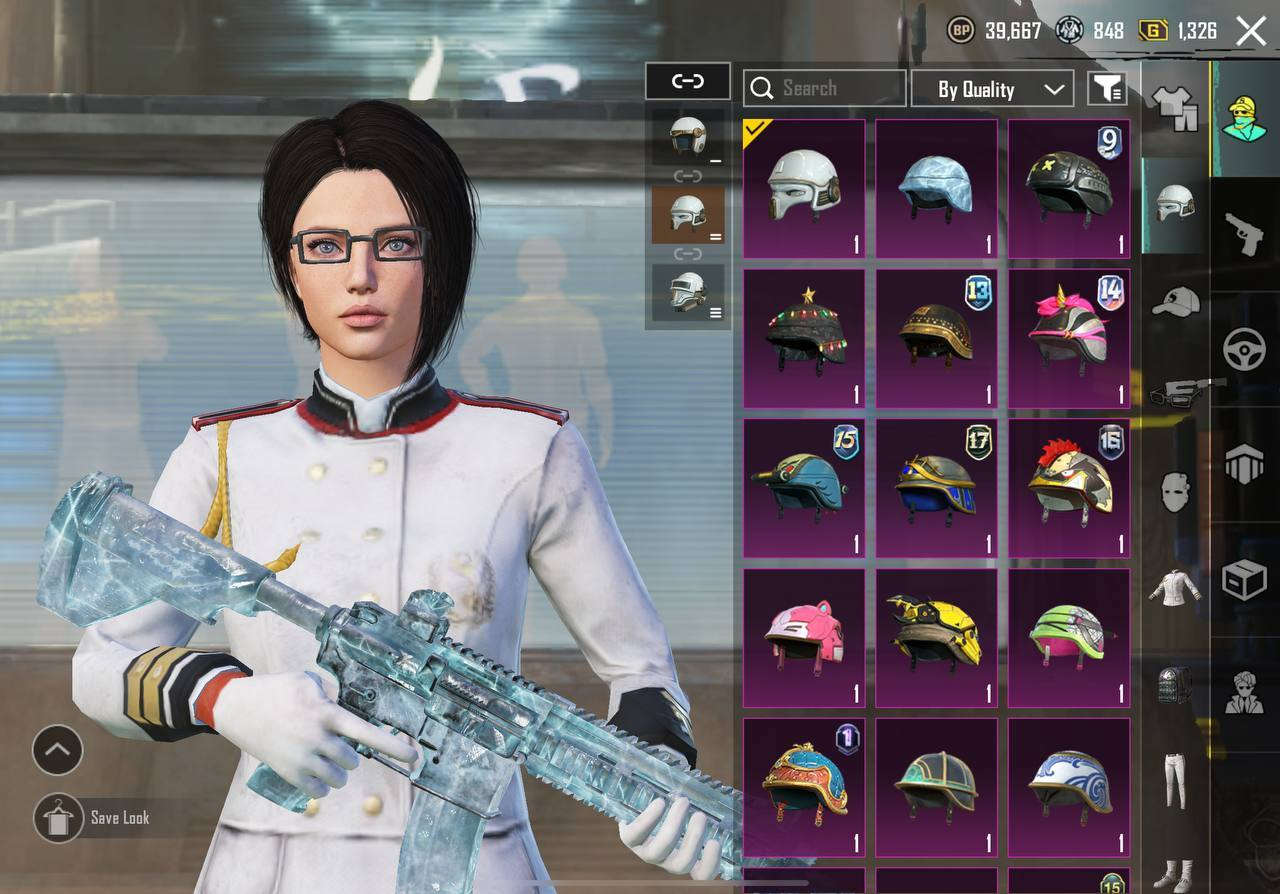Select the red mohawk chicken helmet
This screenshot has width=1280, height=894.
(x=1068, y=488)
